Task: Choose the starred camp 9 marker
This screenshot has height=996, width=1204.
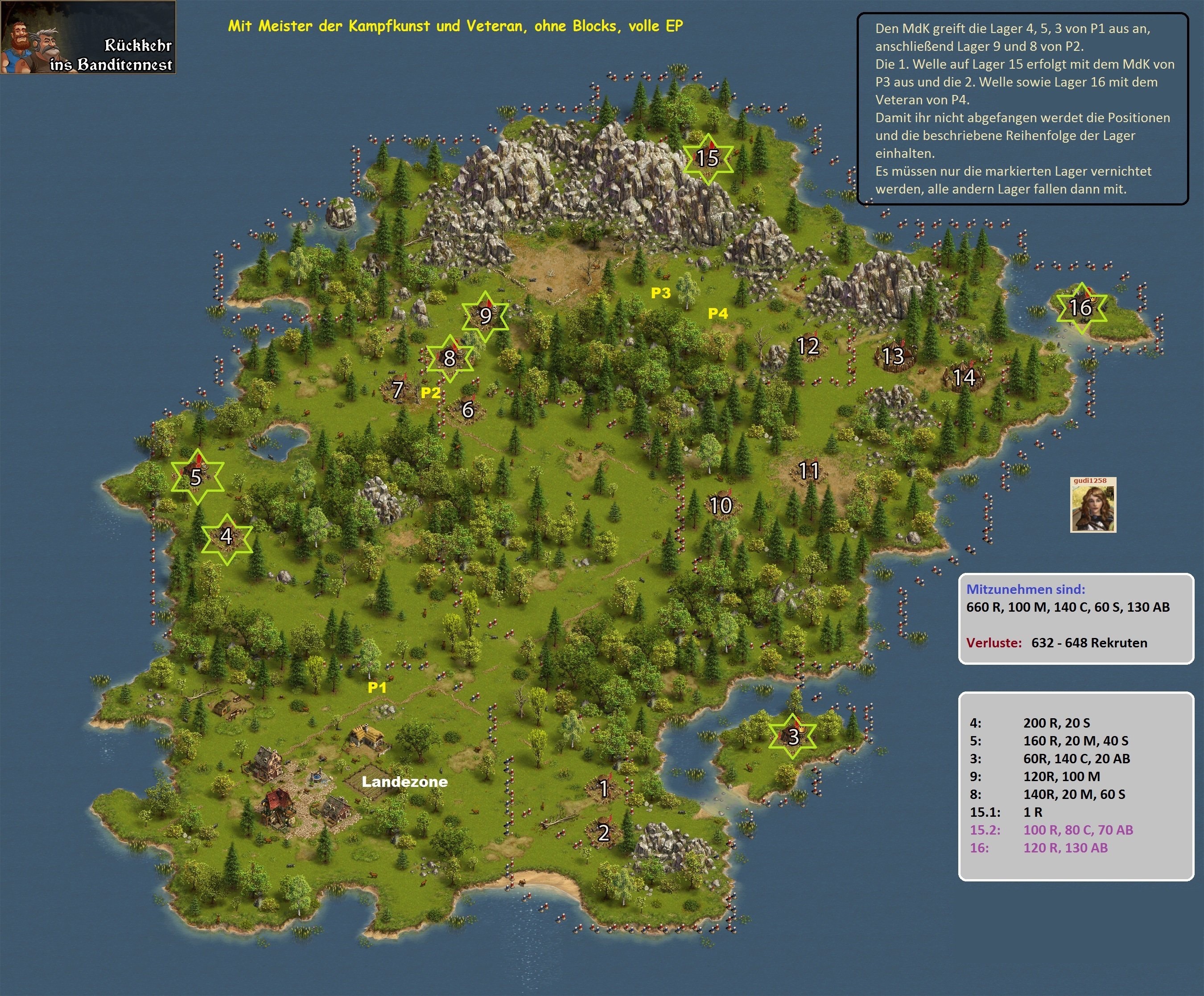Action: point(486,316)
